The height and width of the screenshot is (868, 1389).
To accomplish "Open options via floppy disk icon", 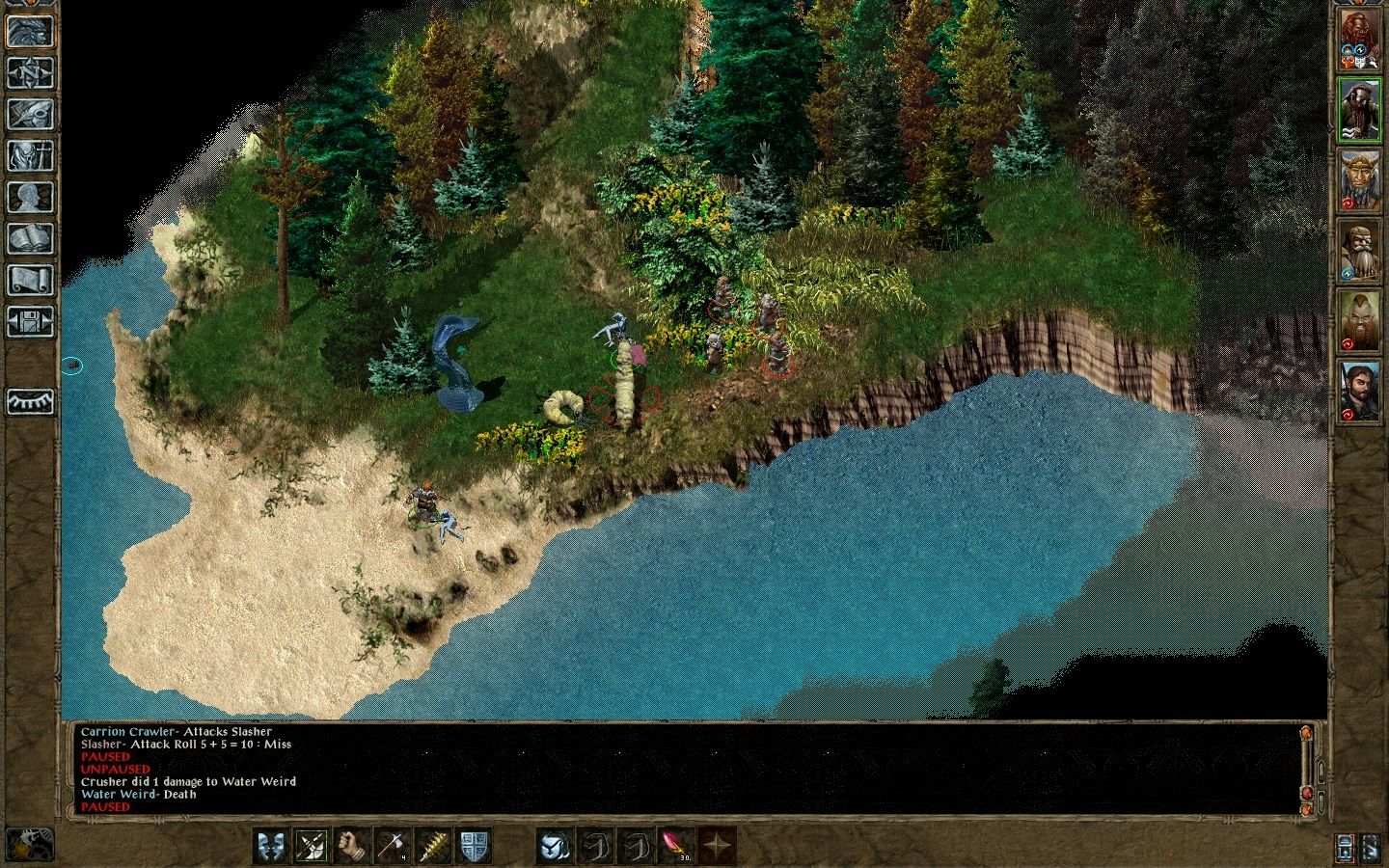I will tap(30, 321).
